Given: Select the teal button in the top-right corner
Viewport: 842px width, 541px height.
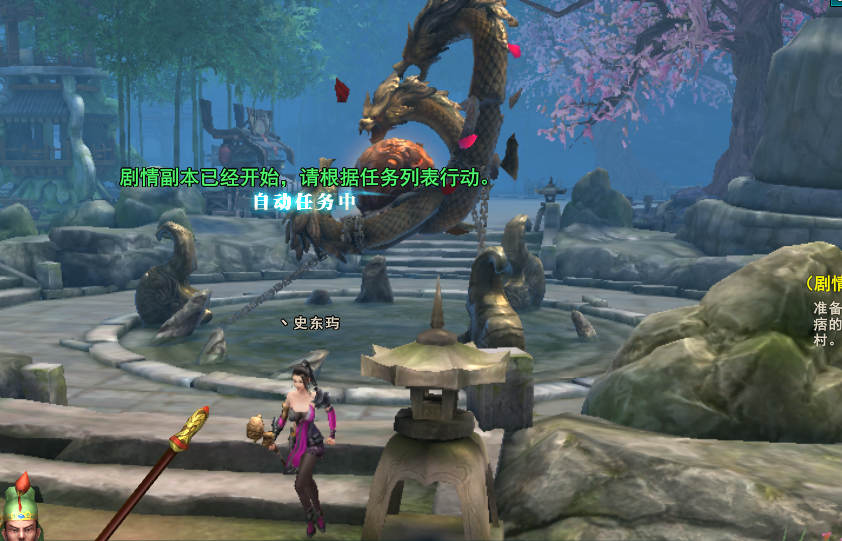Looking at the screenshot, I should pyautogui.click(x=835, y=5).
